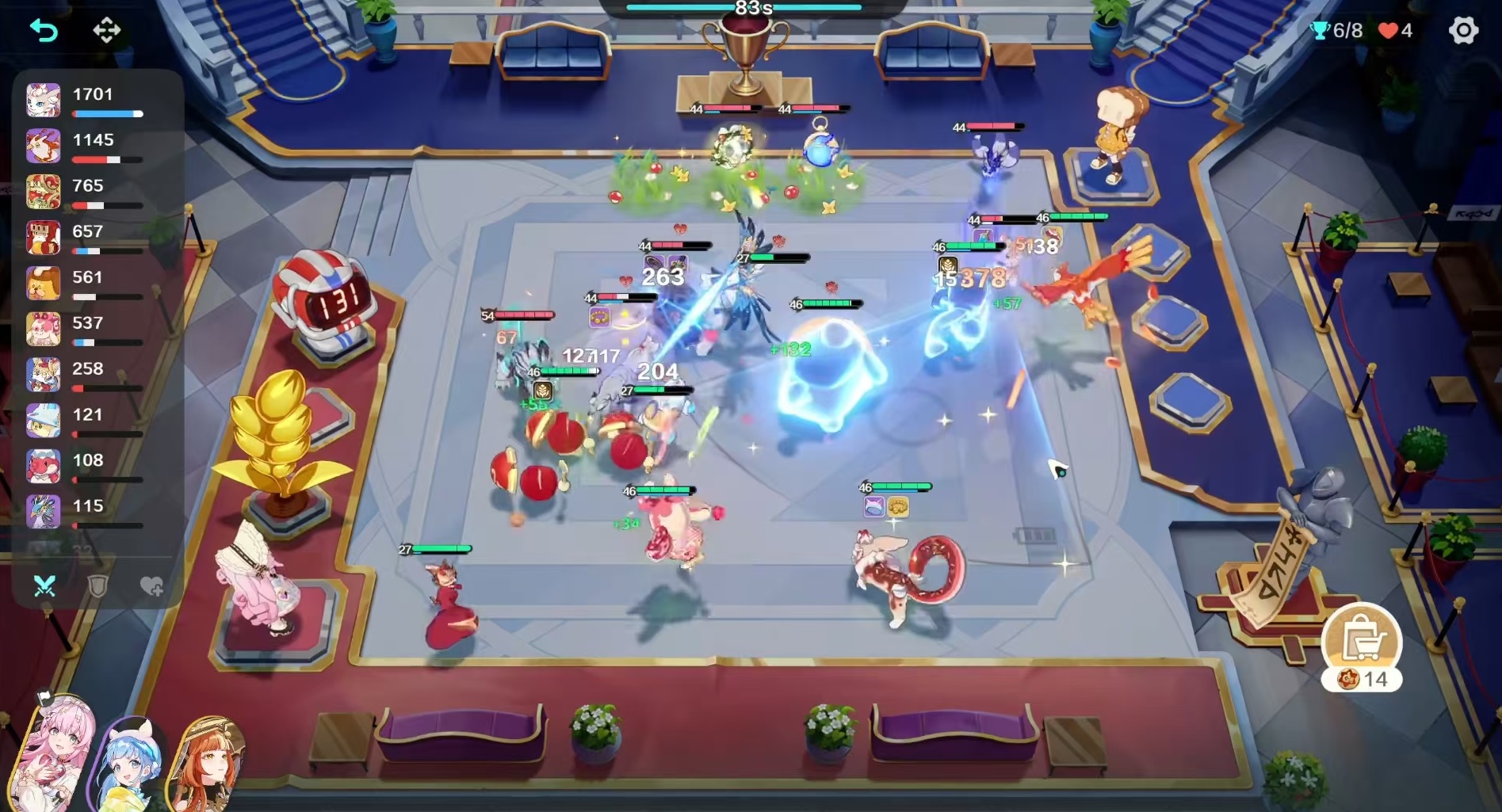Switch to the heart healing stats tab
This screenshot has width=1502, height=812.
[x=151, y=586]
